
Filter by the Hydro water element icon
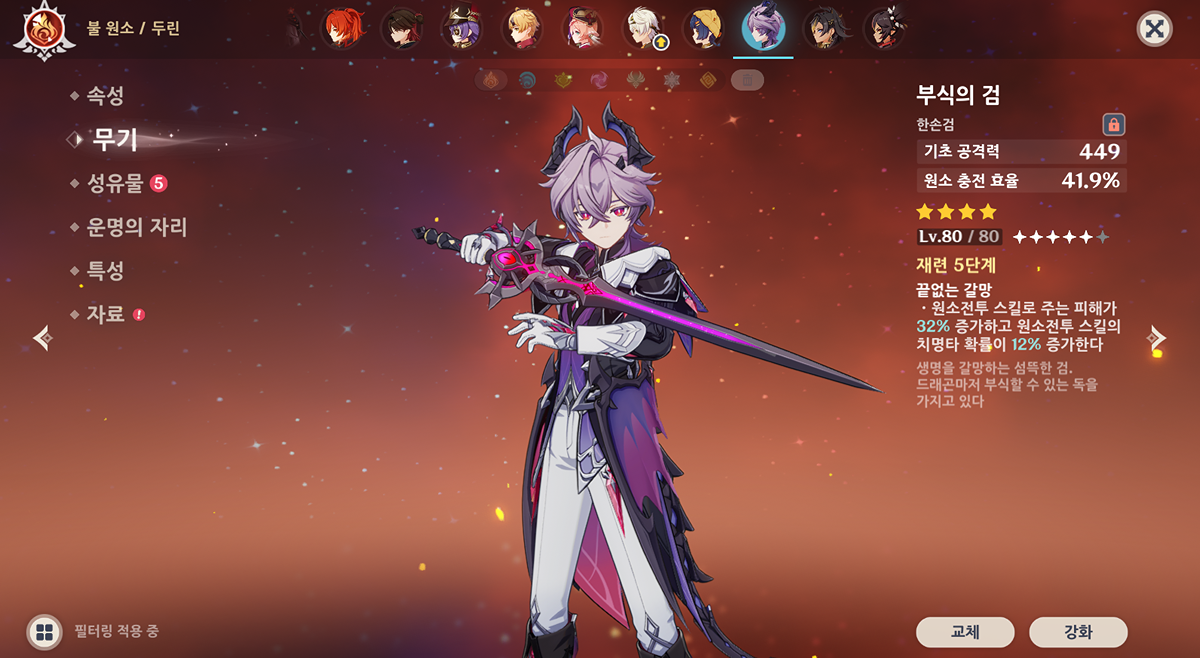tap(527, 80)
